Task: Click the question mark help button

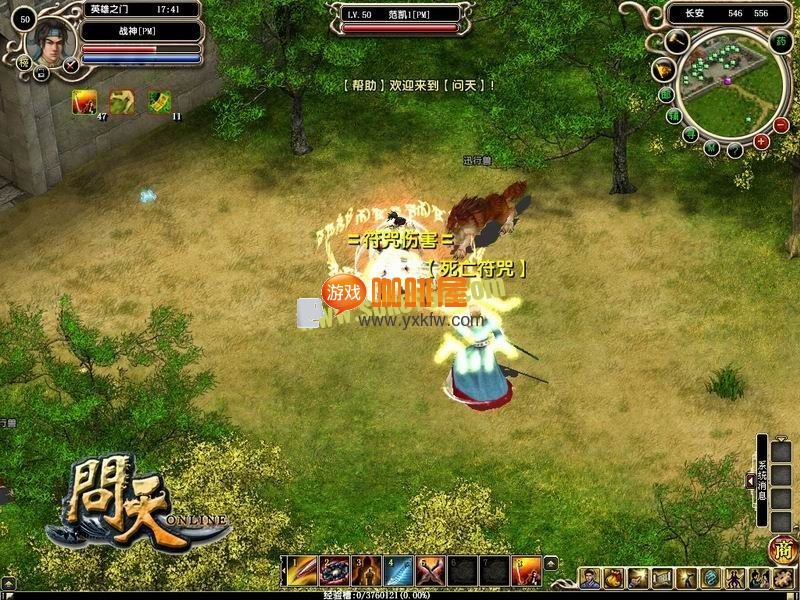Action: [x=736, y=150]
